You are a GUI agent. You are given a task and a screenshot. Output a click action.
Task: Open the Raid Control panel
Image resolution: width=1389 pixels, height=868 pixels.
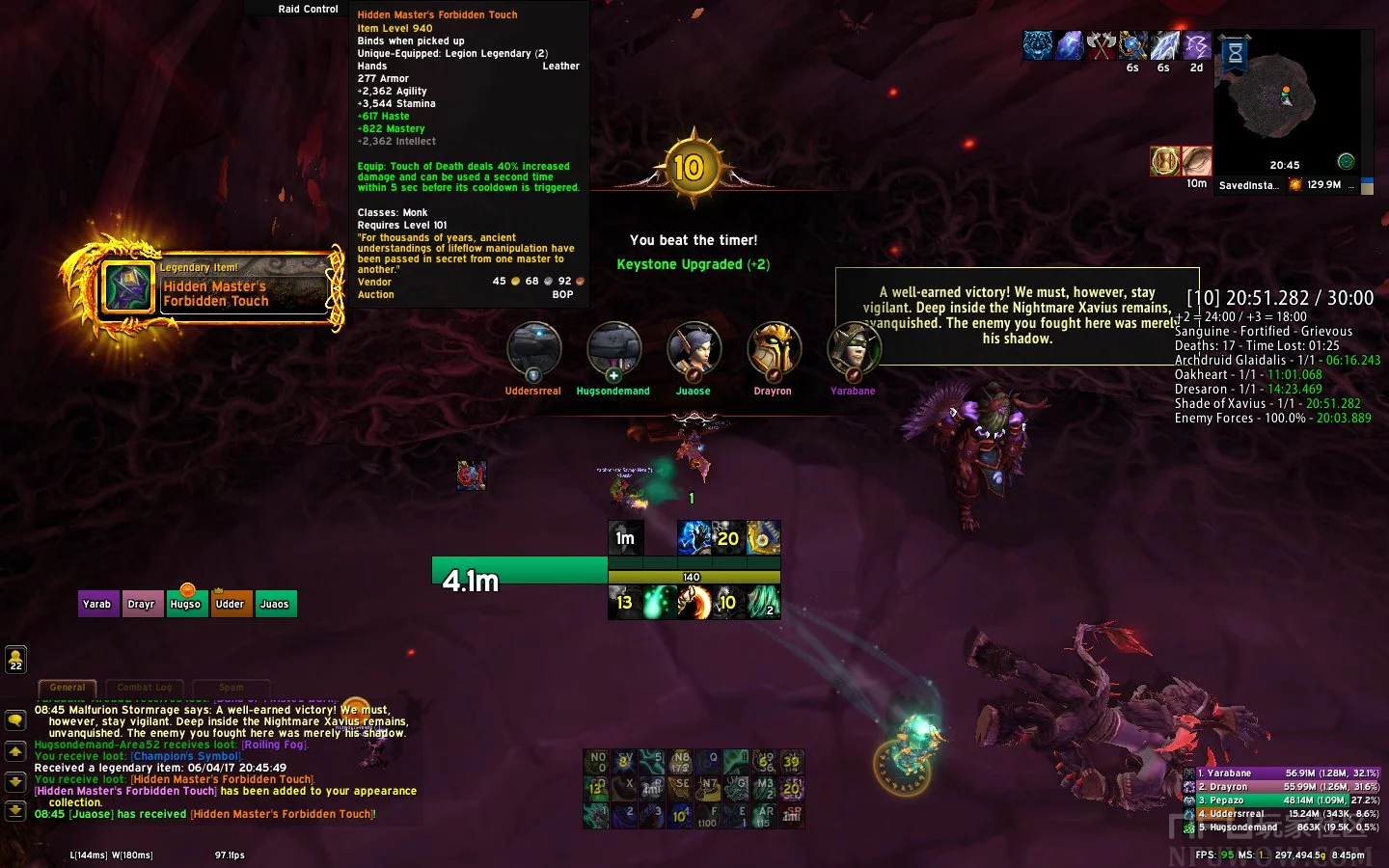[308, 9]
